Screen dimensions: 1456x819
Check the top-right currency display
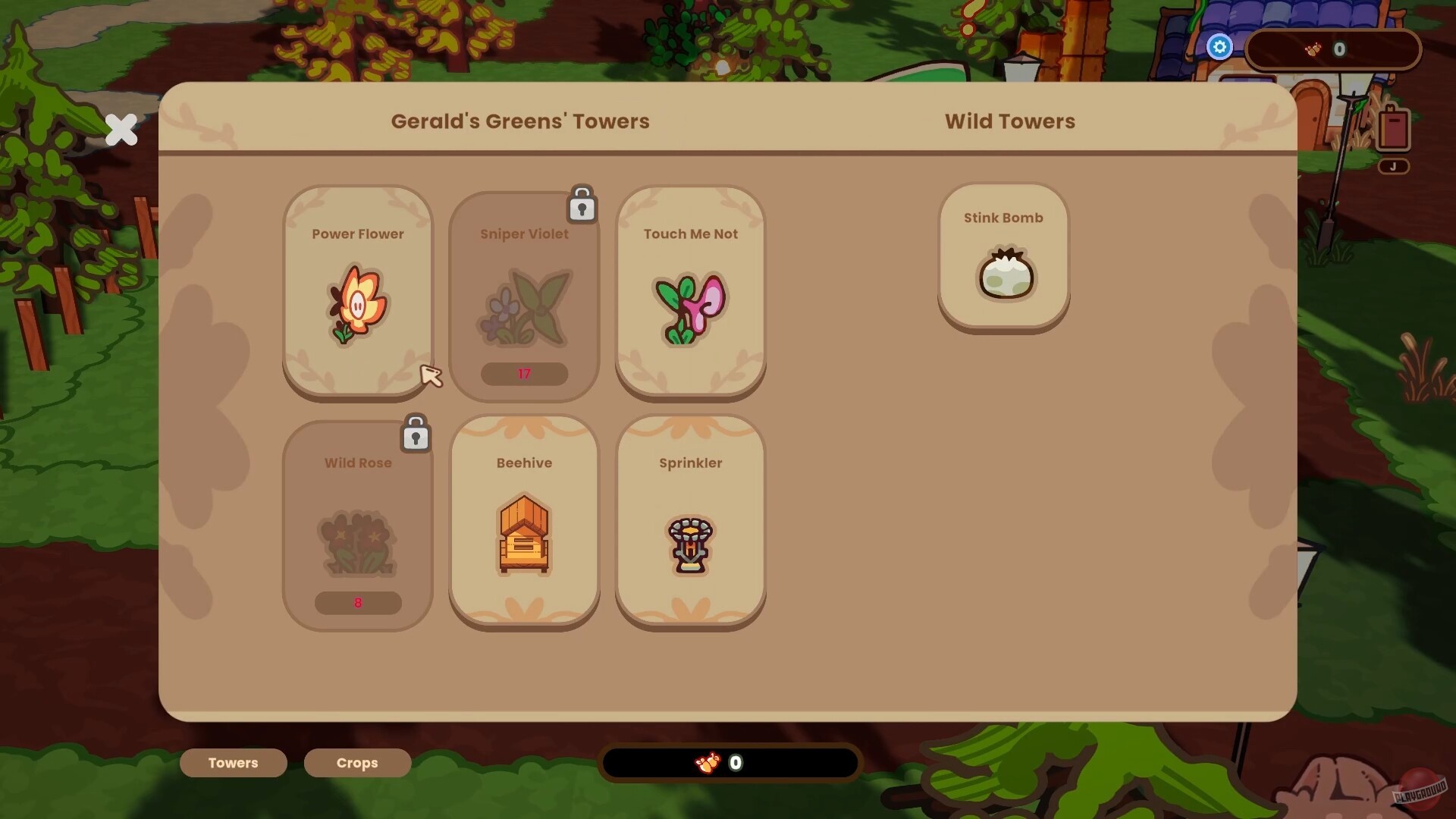1333,49
